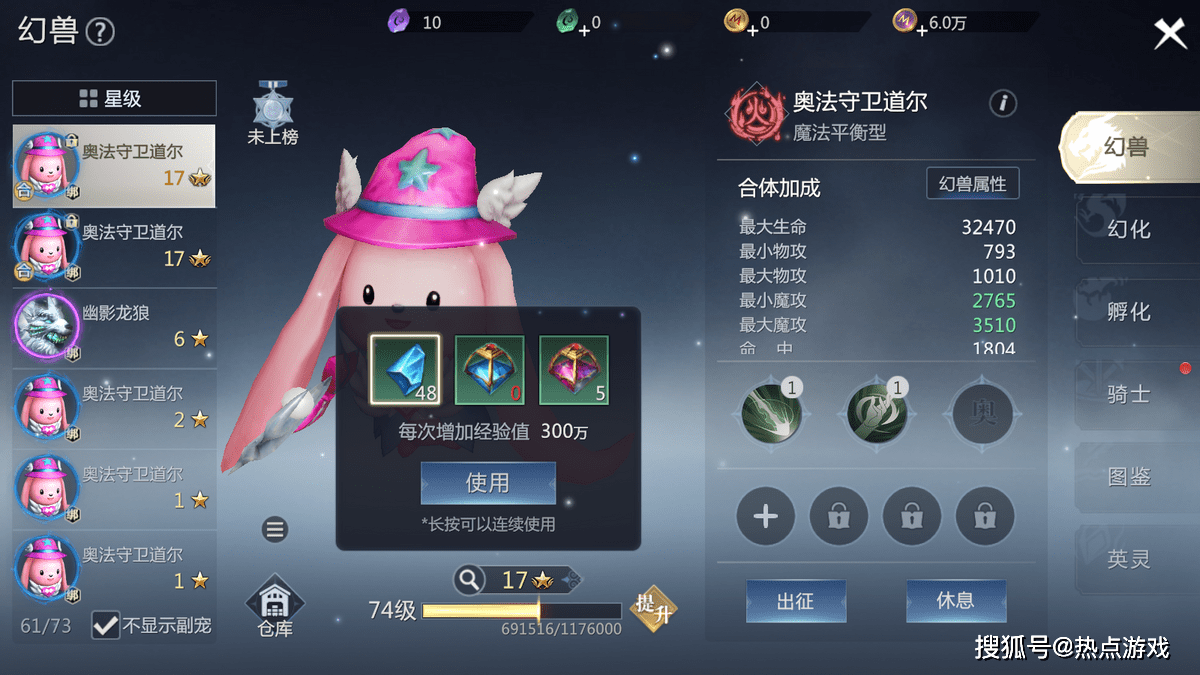Show the 图鉴 collection tab

coord(1128,477)
